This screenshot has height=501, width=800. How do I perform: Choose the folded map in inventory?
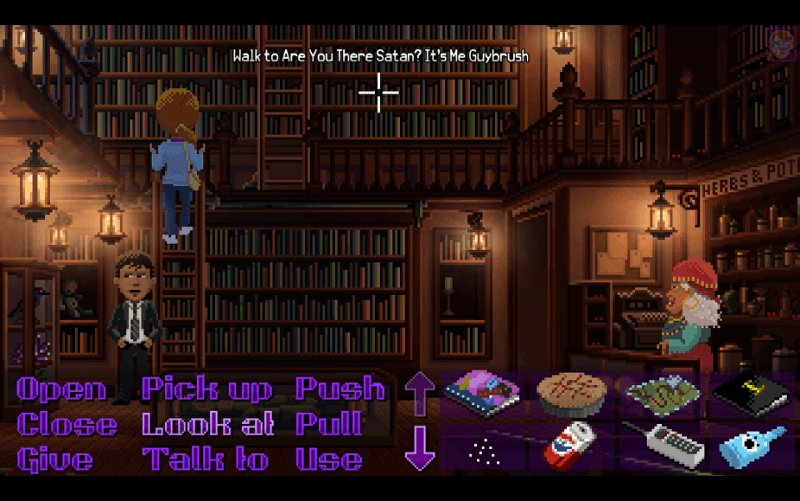661,394
